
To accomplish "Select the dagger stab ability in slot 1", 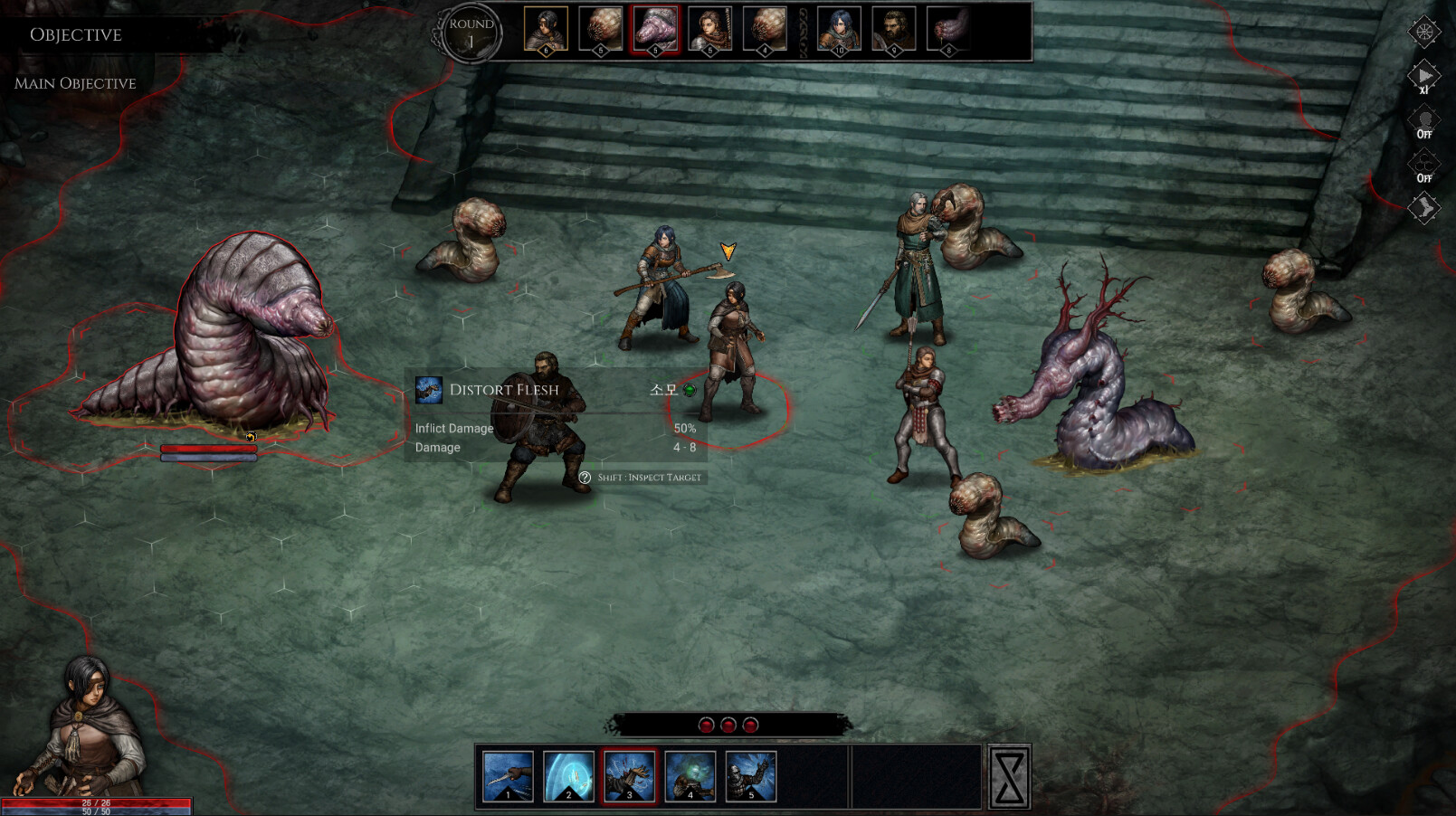I will (508, 776).
